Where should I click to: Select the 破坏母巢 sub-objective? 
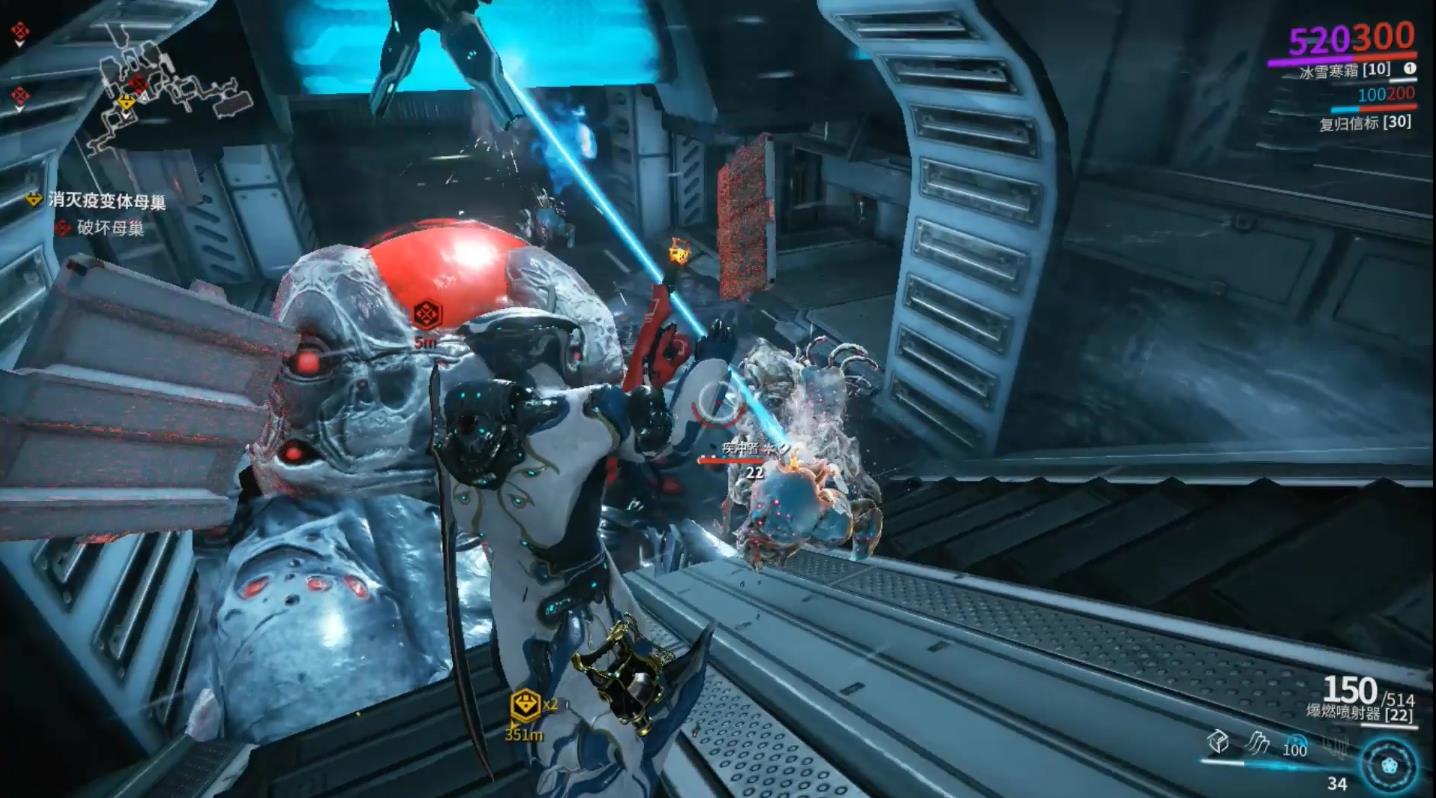click(x=109, y=228)
